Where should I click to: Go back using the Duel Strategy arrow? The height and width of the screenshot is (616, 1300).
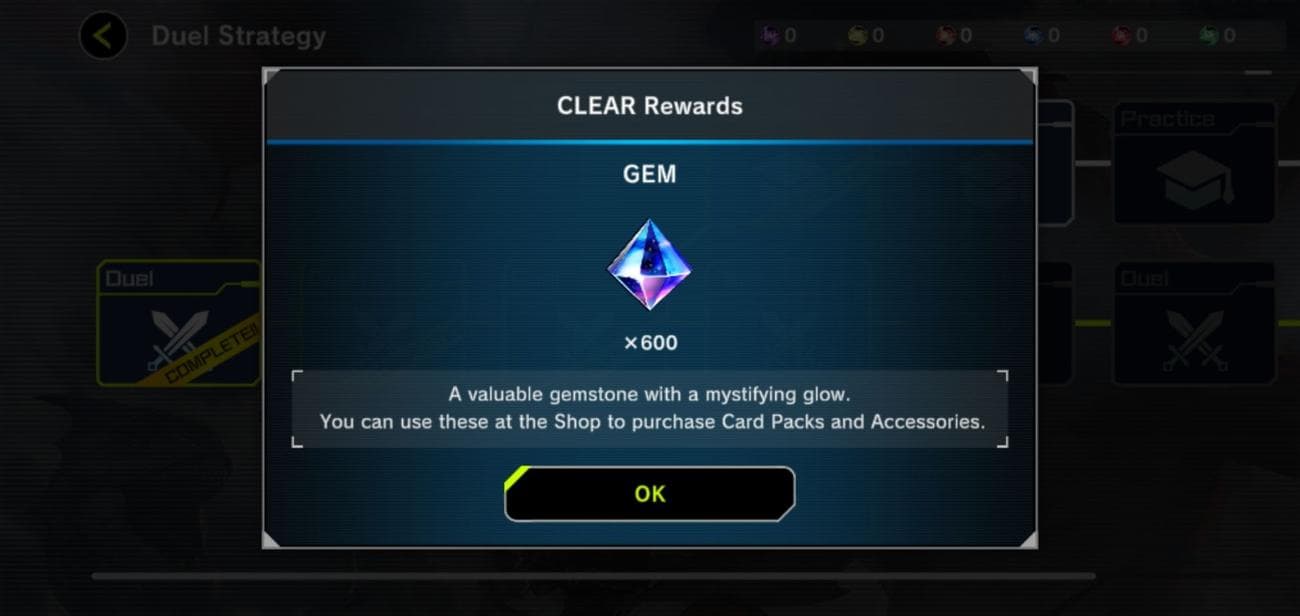[x=103, y=37]
